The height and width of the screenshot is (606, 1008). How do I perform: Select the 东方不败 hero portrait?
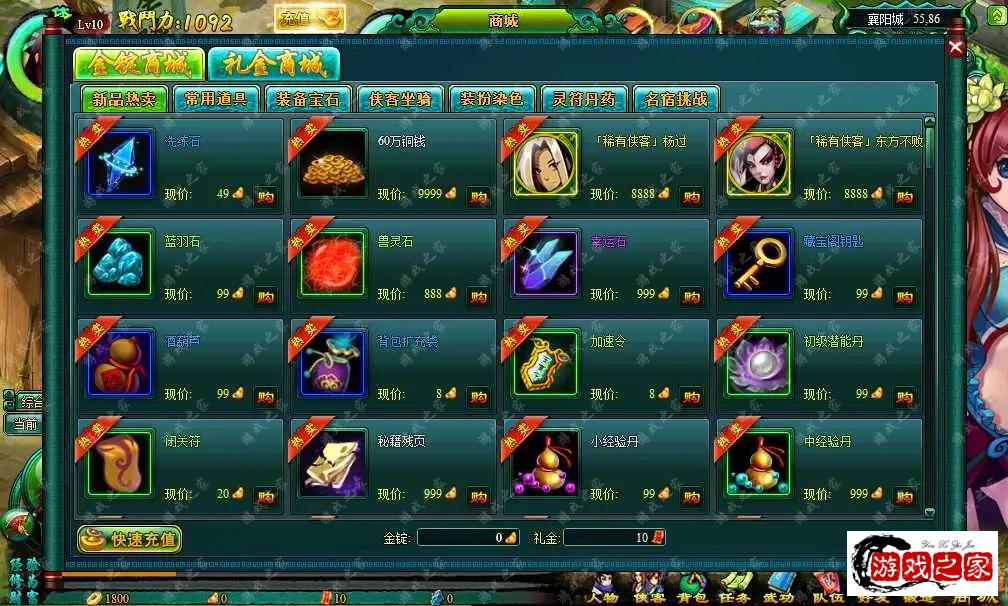[759, 164]
